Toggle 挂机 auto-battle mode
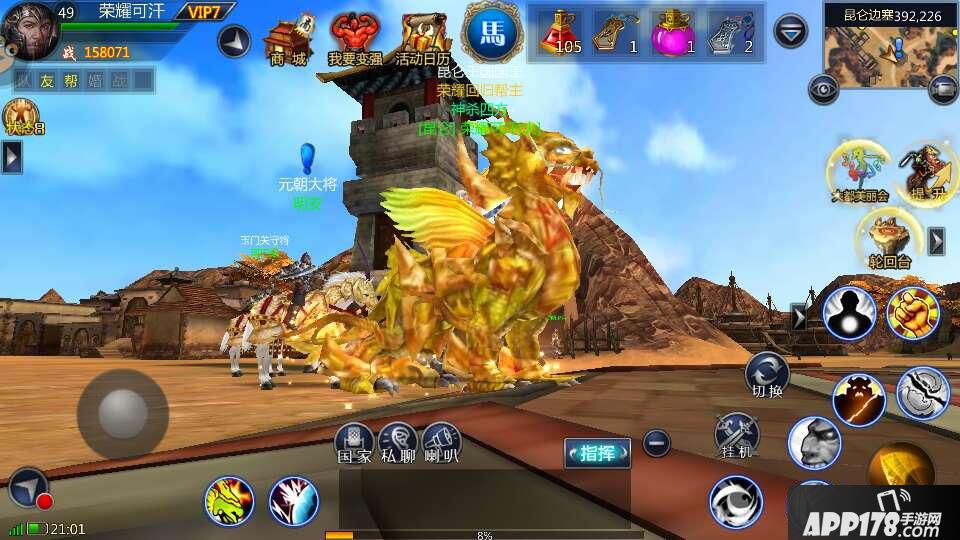Image resolution: width=960 pixels, height=540 pixels. pyautogui.click(x=736, y=436)
